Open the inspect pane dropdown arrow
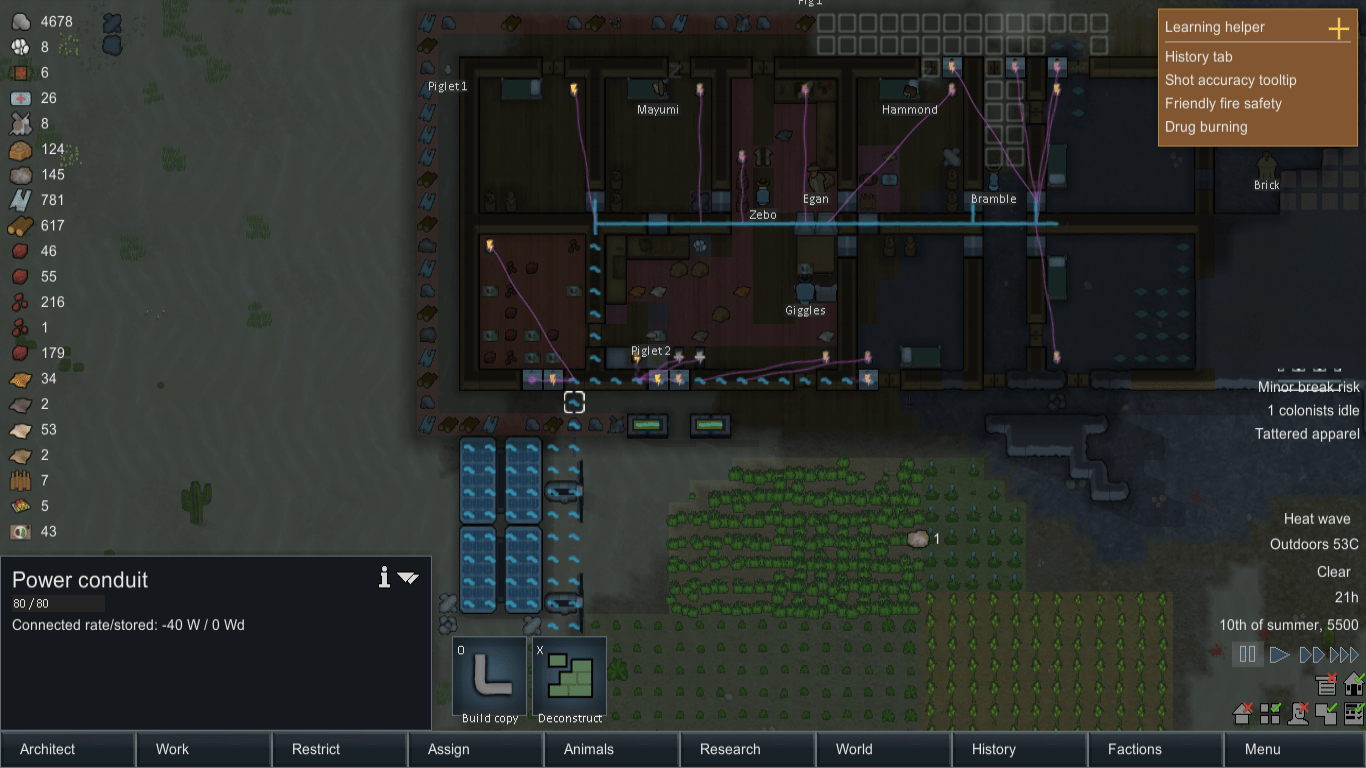Image resolution: width=1366 pixels, height=768 pixels. 407,578
